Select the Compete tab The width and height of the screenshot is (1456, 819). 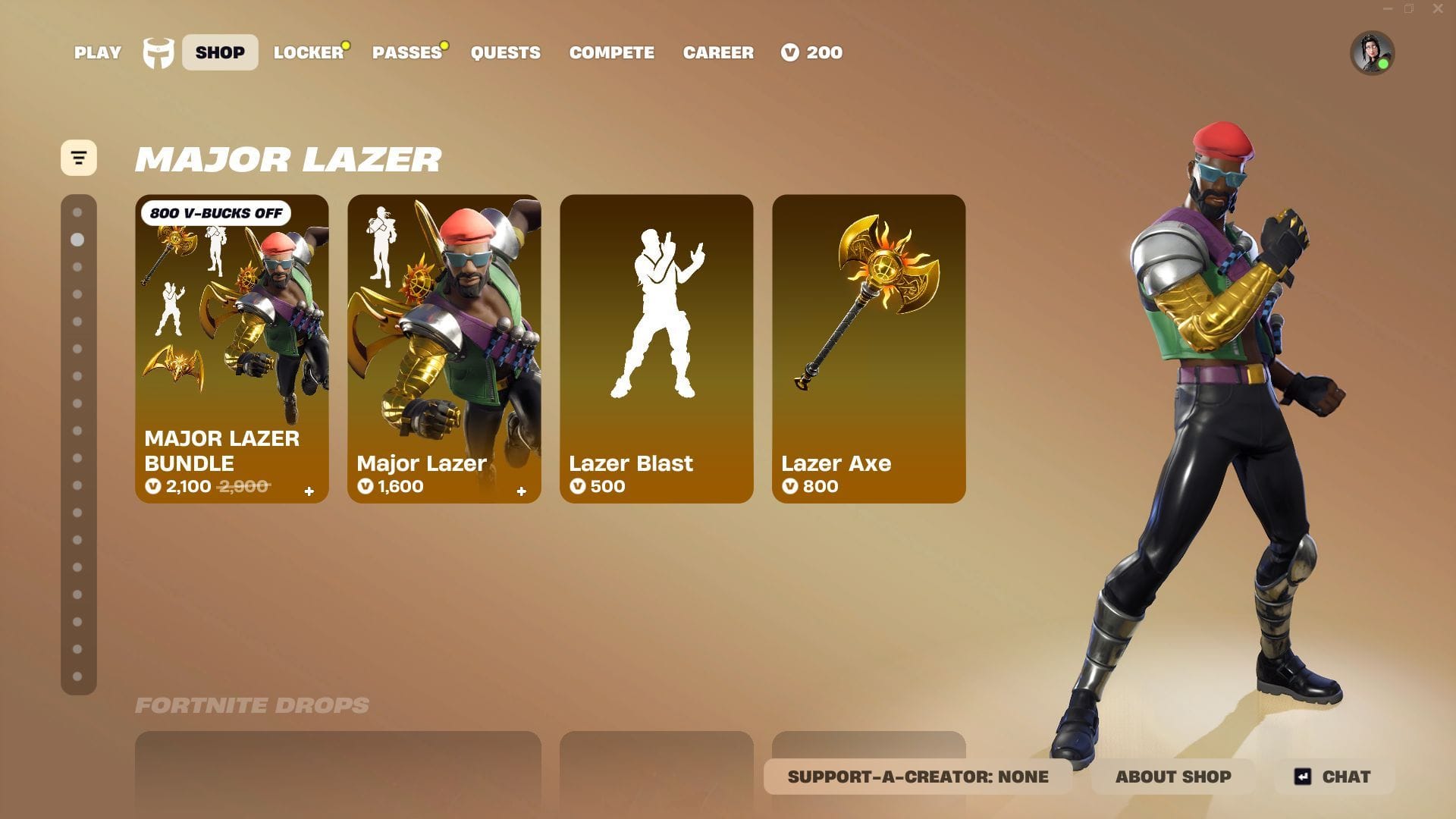pos(611,52)
